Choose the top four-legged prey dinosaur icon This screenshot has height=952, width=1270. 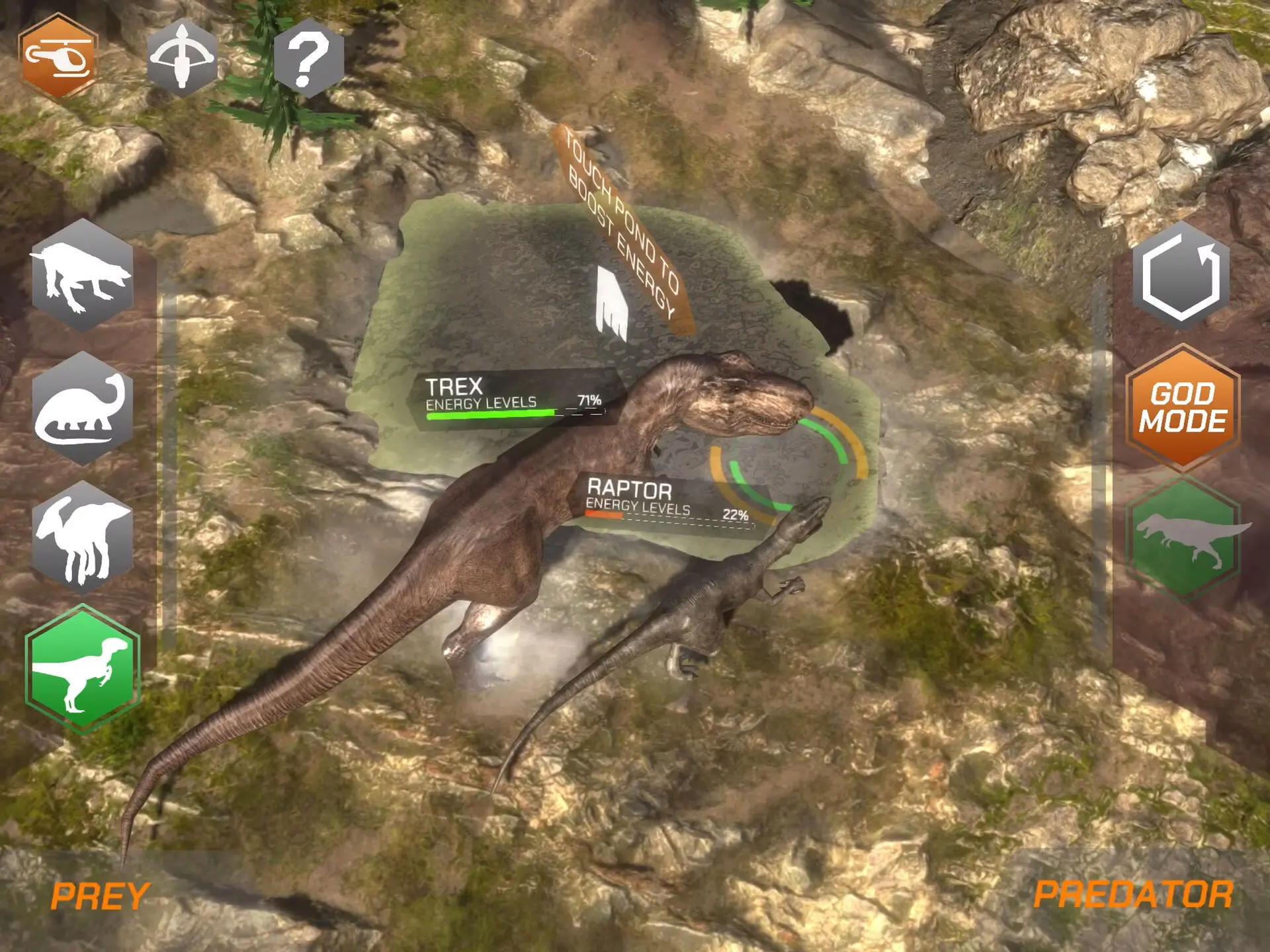(x=83, y=276)
